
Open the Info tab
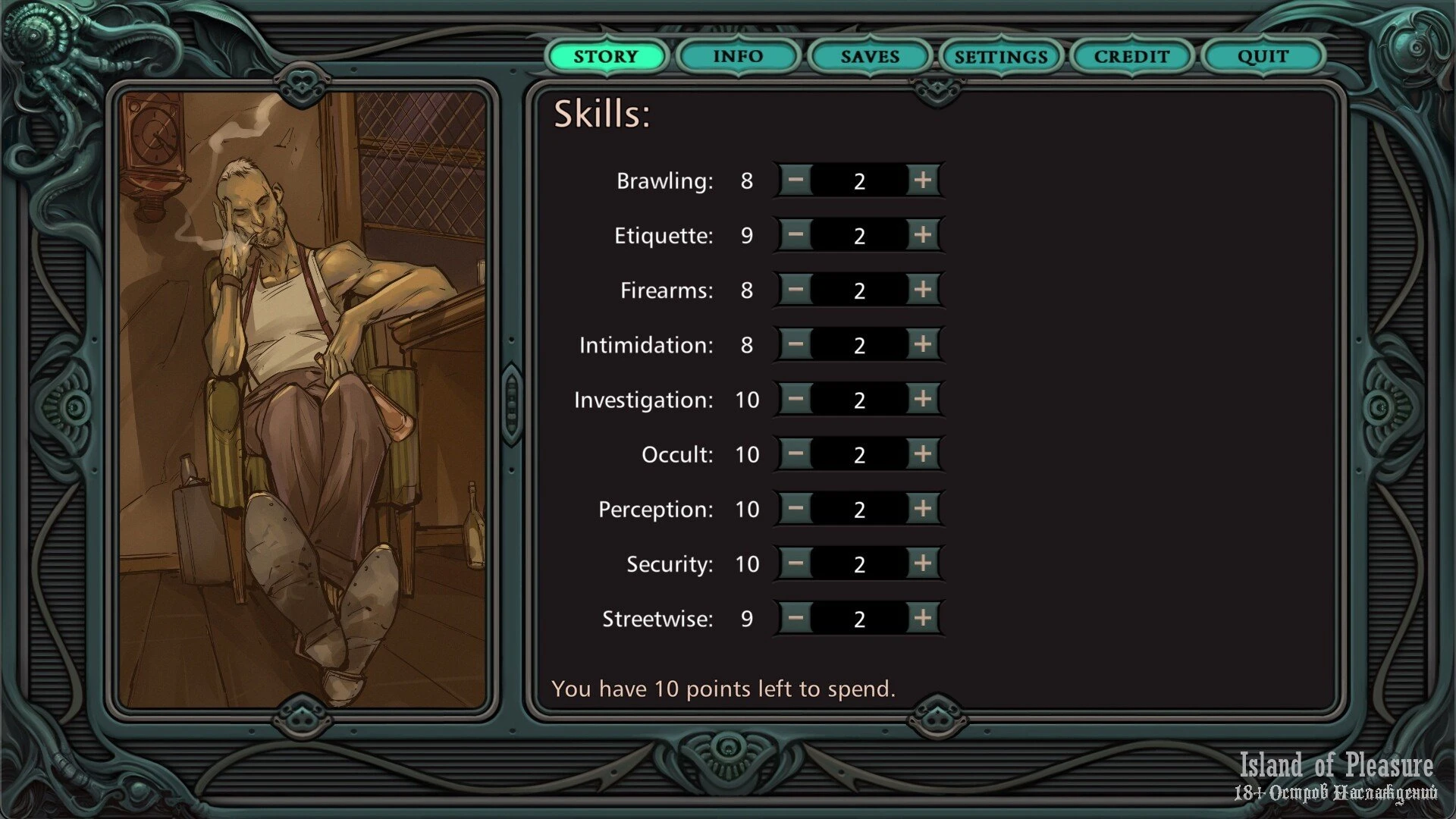click(738, 56)
